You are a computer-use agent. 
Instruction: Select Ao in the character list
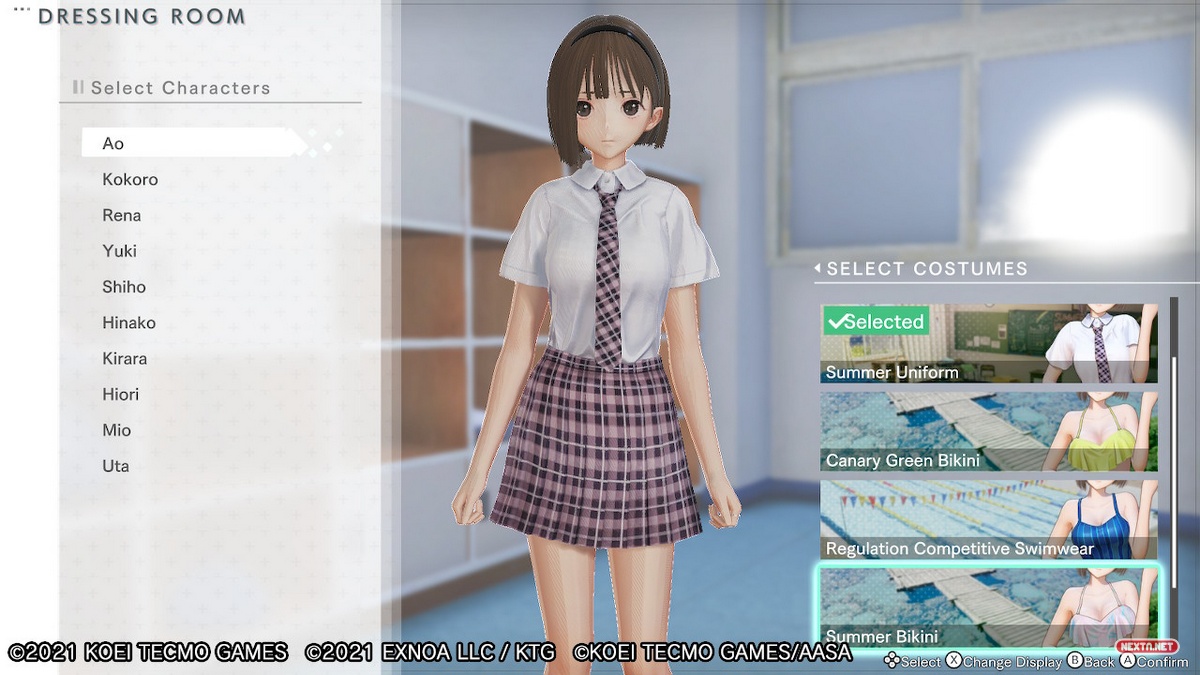click(113, 143)
